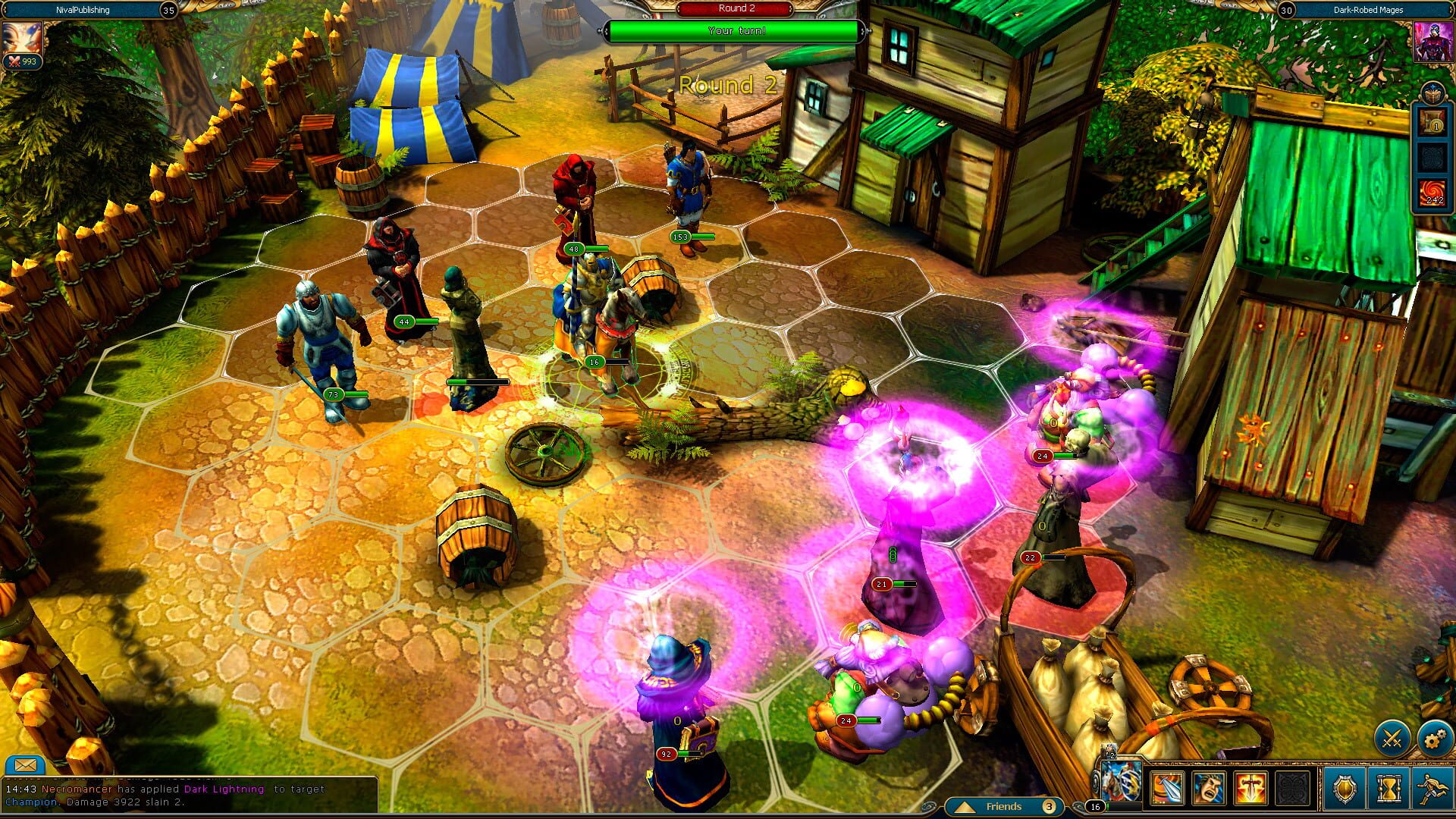This screenshot has width=1456, height=819.
Task: Click the Your turn! timer bar
Action: (x=733, y=32)
